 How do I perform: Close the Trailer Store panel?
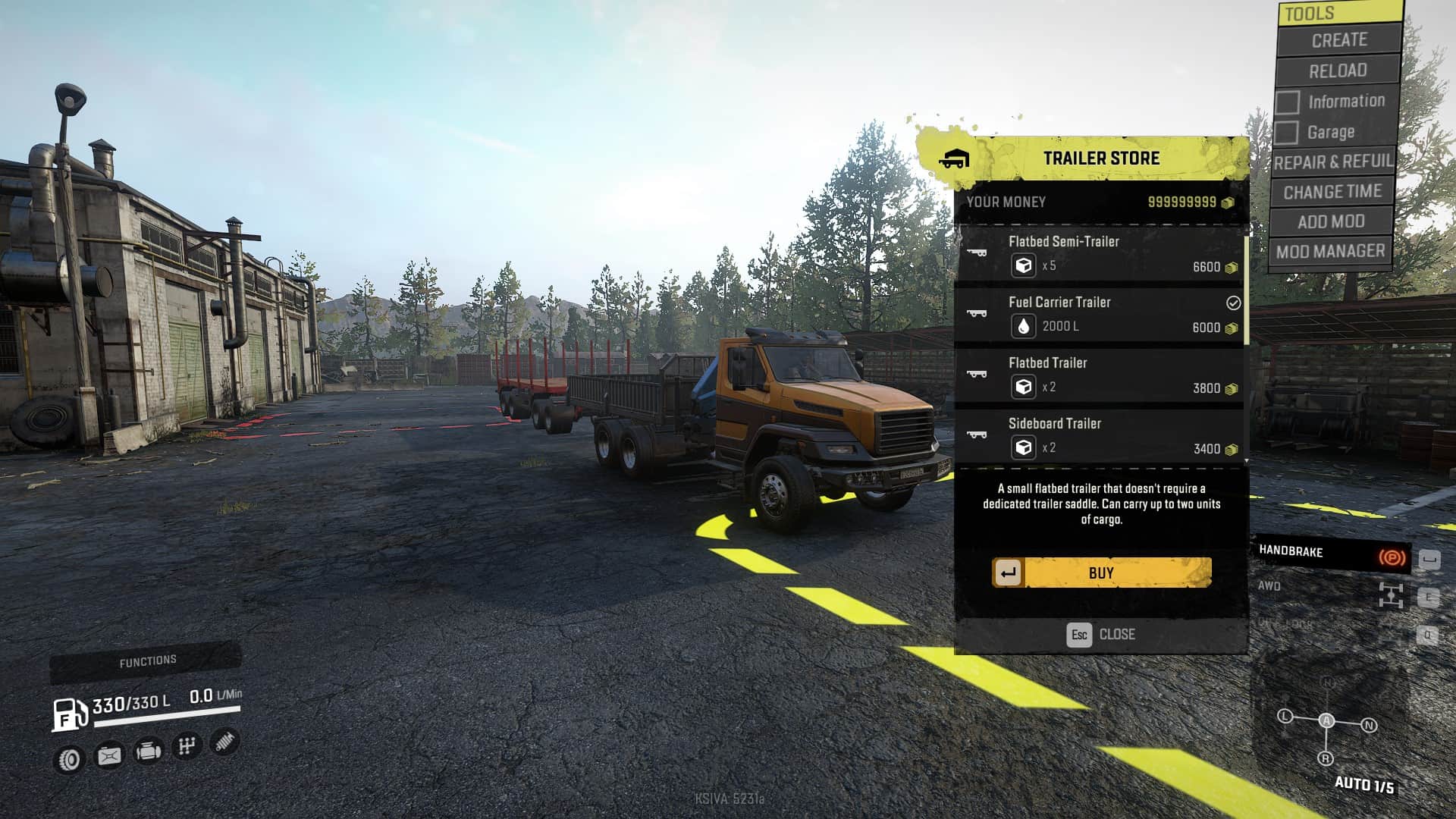click(x=1101, y=635)
